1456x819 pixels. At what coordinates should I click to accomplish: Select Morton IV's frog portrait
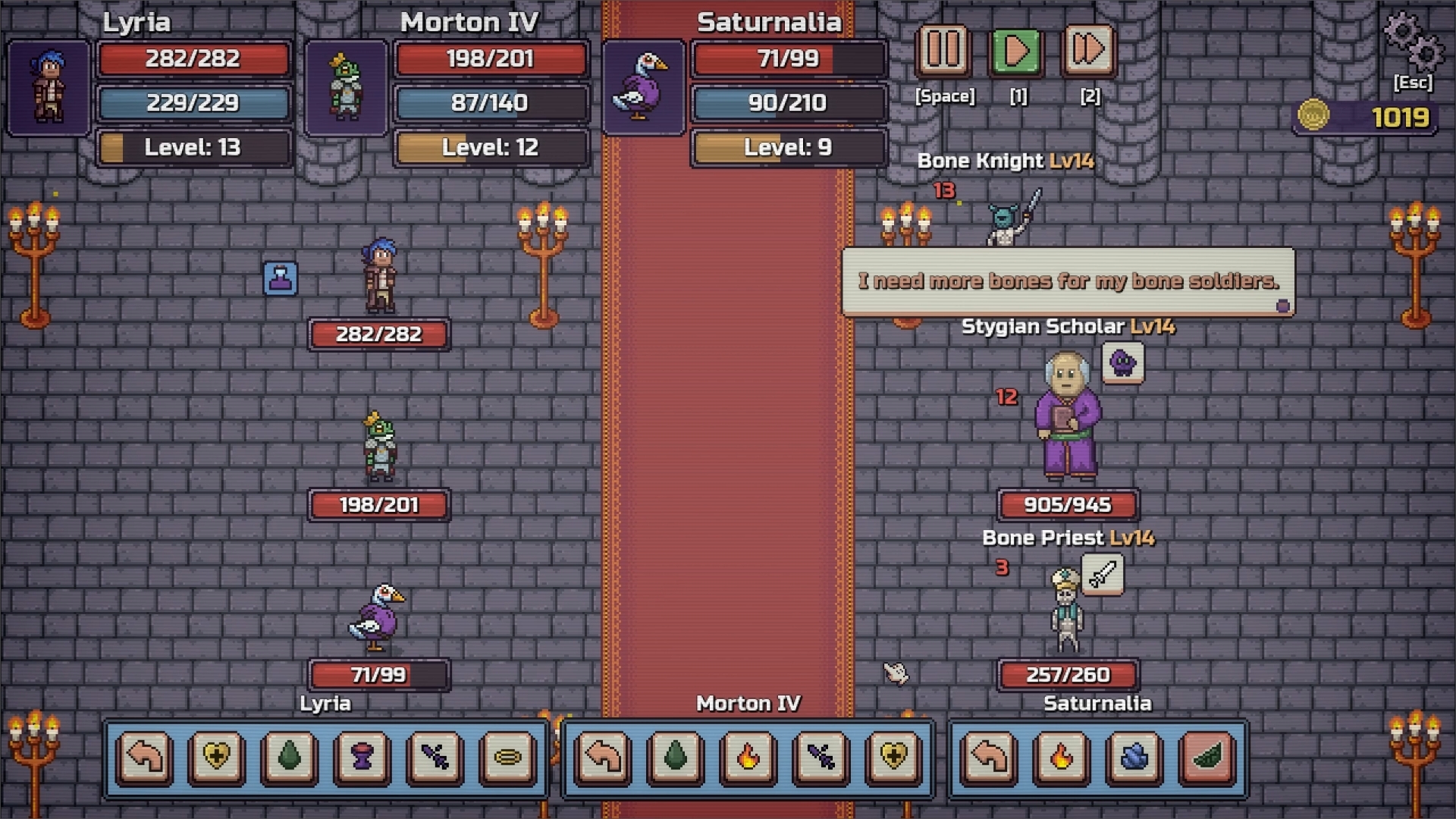(x=346, y=88)
